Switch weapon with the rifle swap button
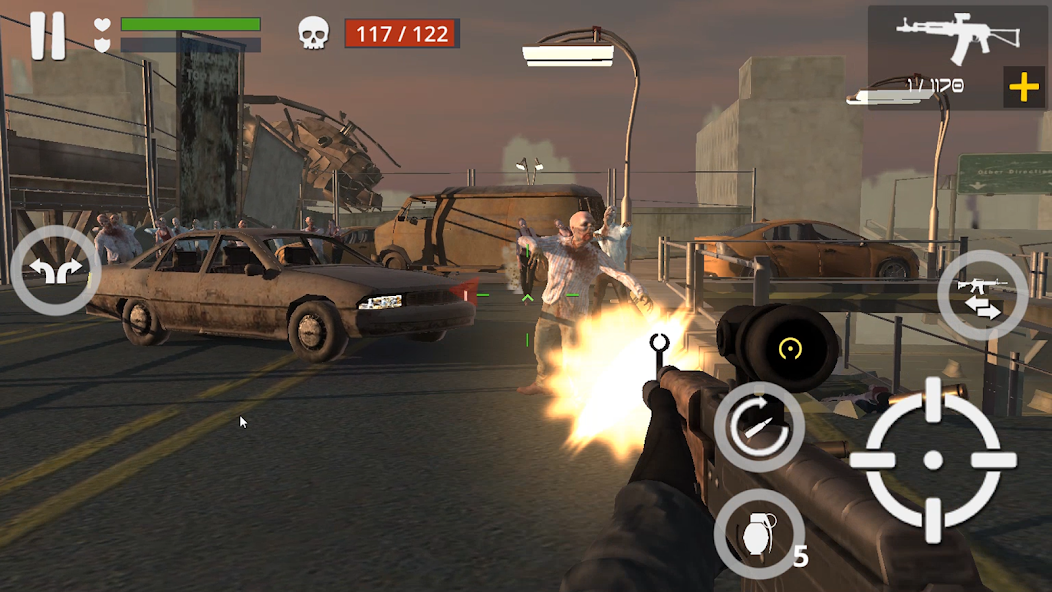 [982, 295]
